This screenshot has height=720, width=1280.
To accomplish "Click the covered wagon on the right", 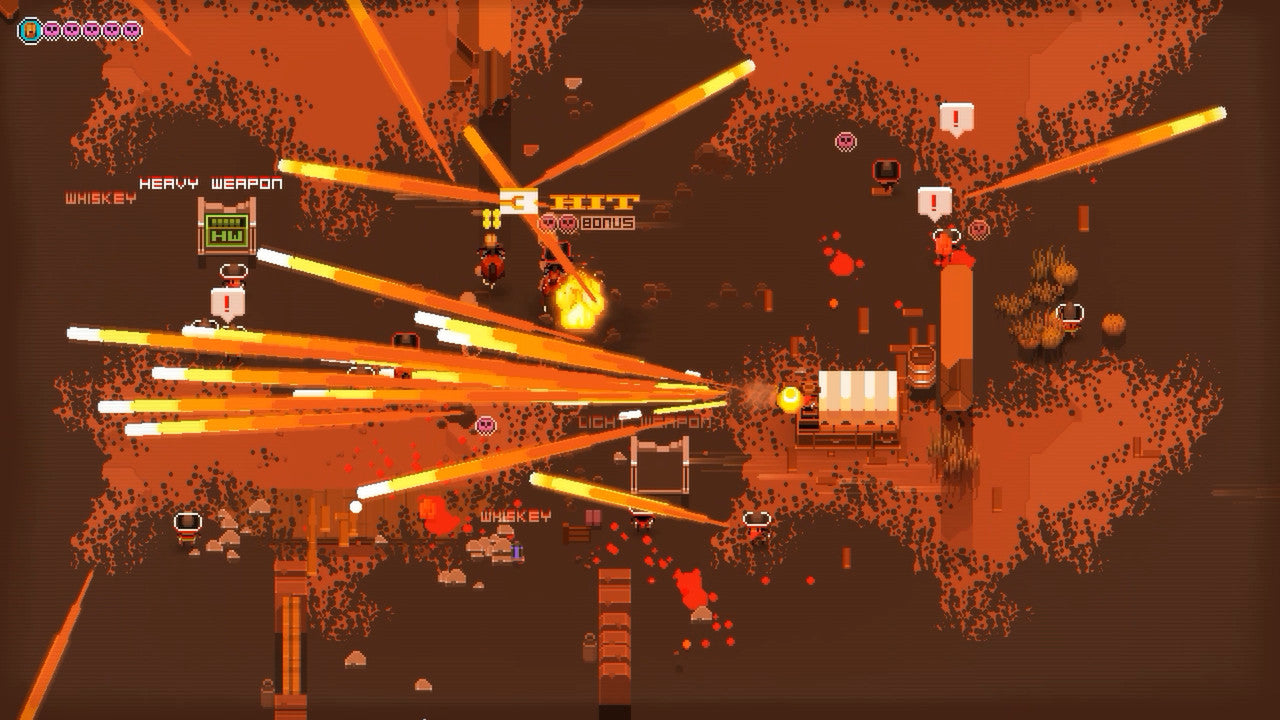I will pyautogui.click(x=857, y=400).
